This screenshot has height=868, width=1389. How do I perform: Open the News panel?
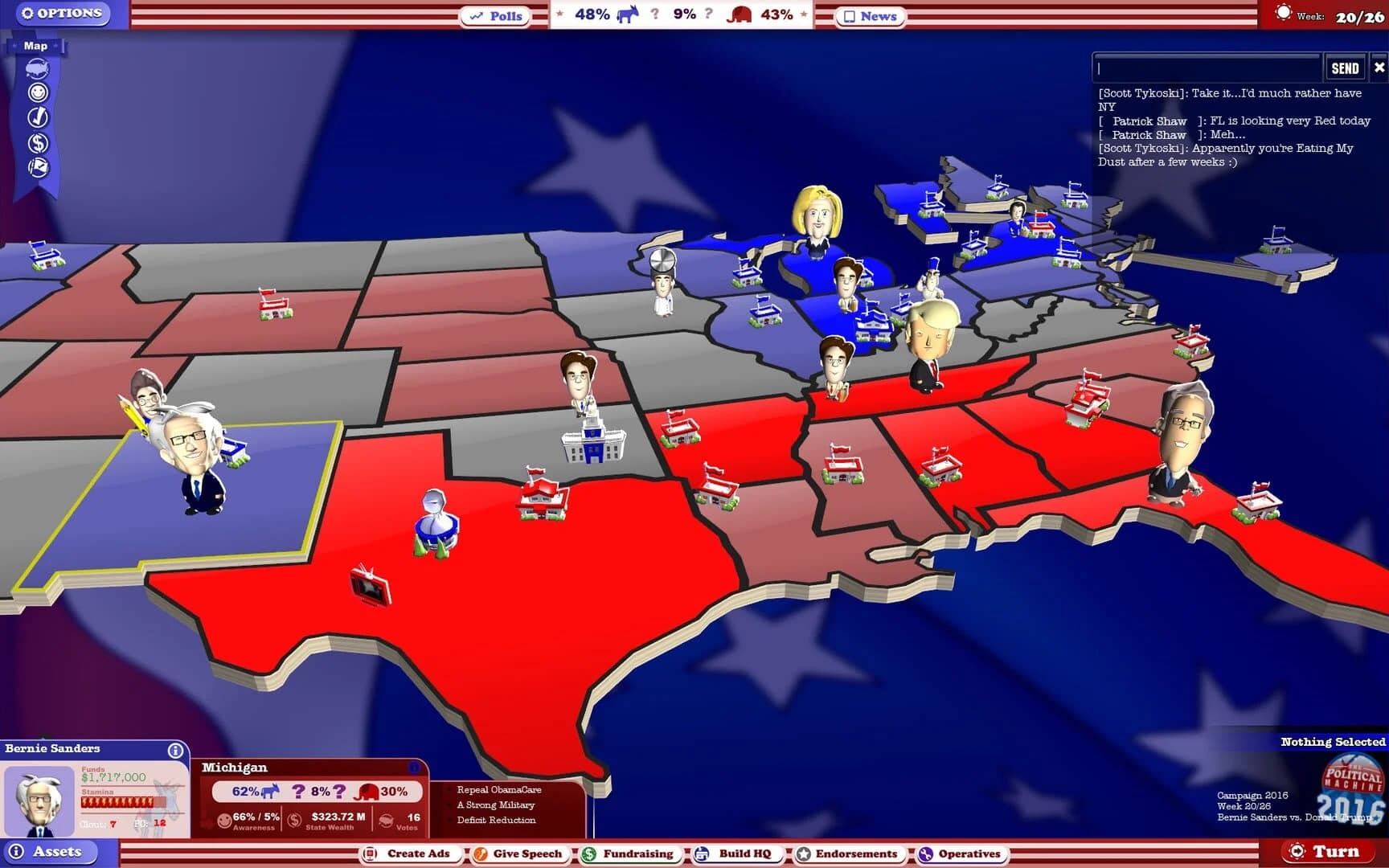pyautogui.click(x=870, y=15)
